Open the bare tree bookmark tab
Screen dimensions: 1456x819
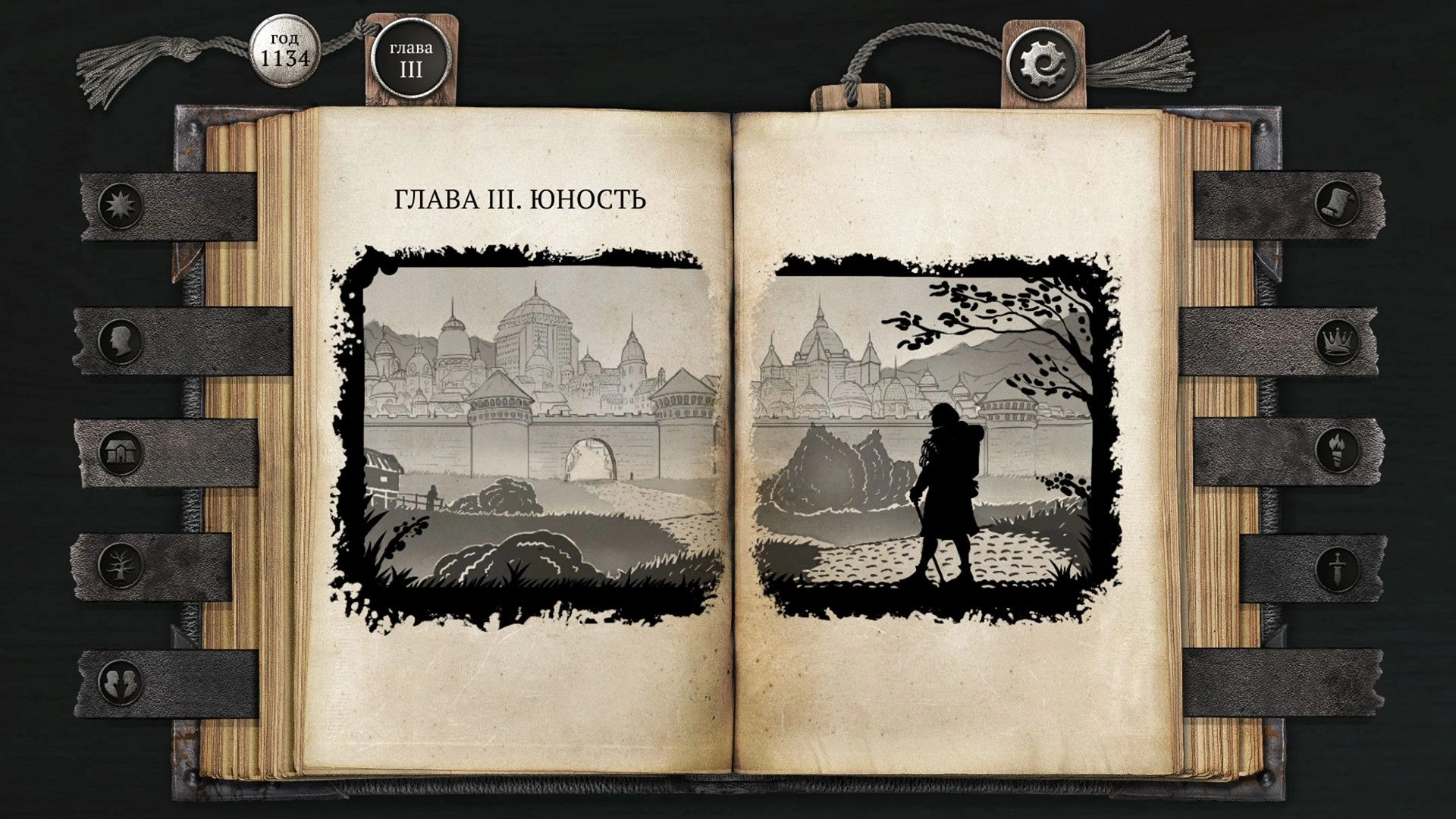pyautogui.click(x=121, y=564)
